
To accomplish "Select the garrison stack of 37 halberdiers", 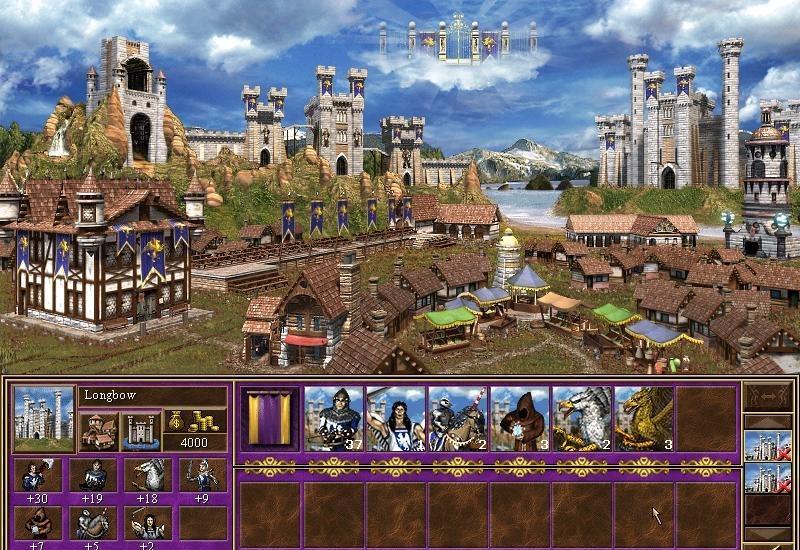I will click(333, 418).
